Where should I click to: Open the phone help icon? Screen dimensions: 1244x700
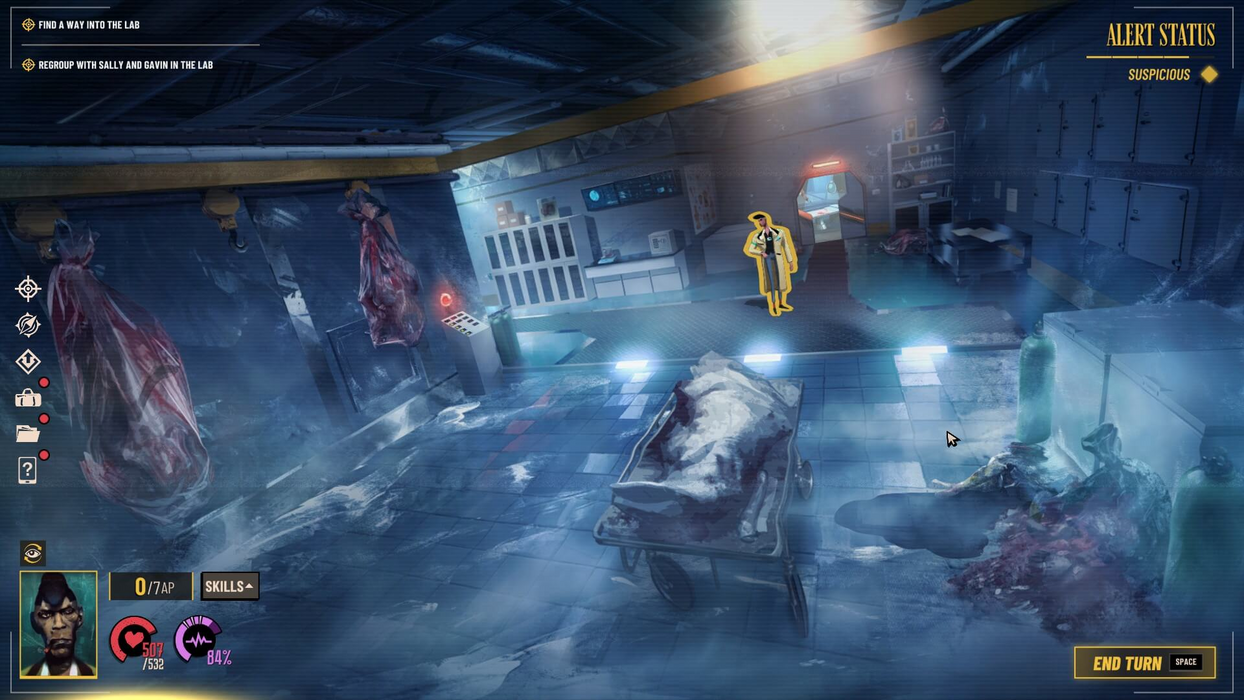pos(28,470)
